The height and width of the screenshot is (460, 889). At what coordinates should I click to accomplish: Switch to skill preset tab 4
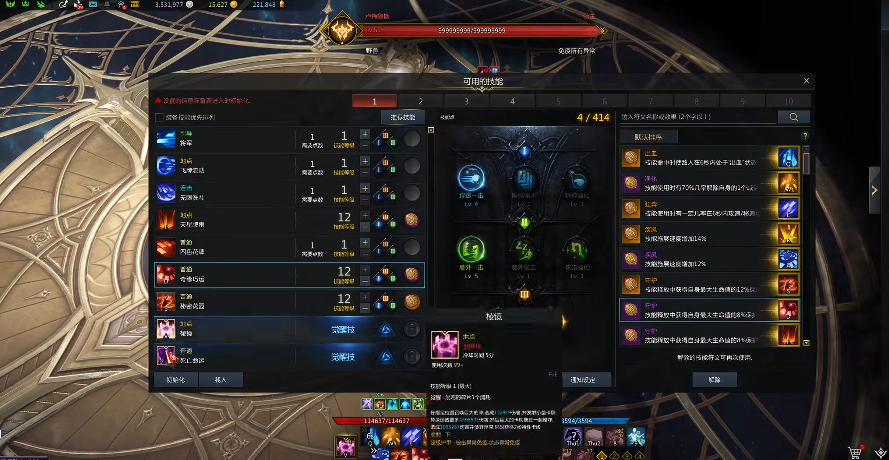(512, 101)
